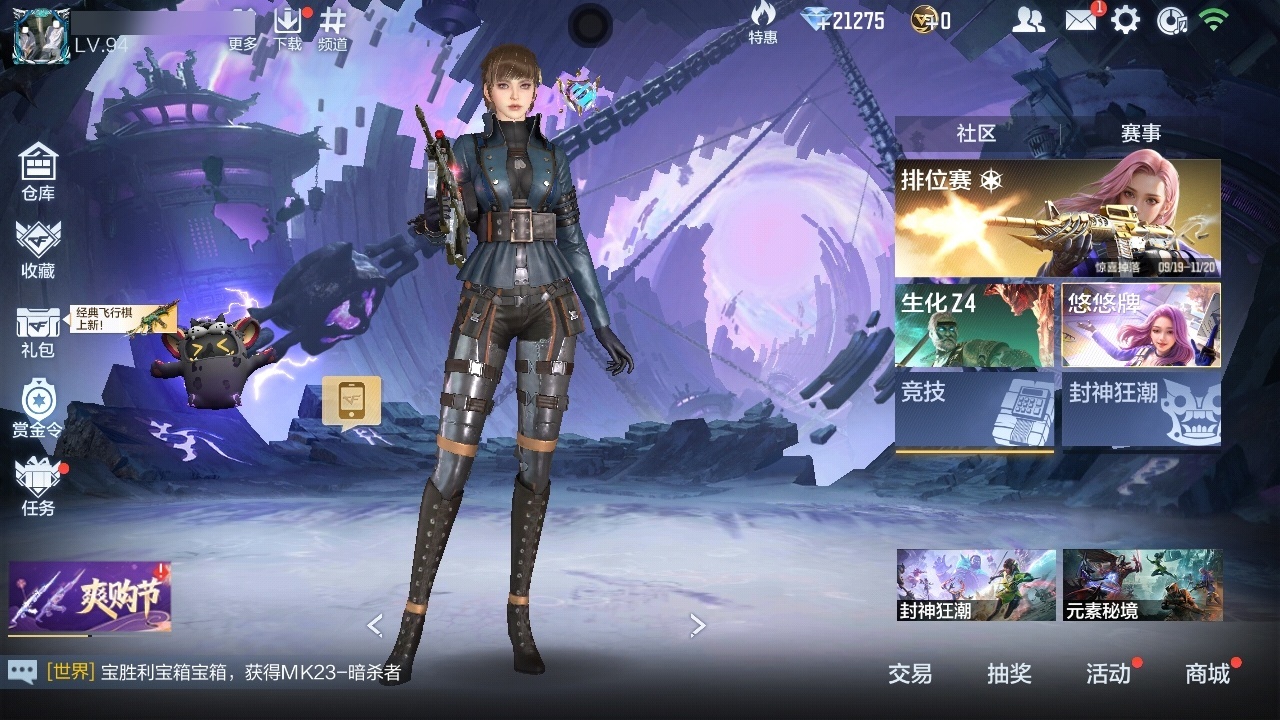Screen dimensions: 1280x720
Task: Open the 特惠 special offers icon
Action: 763,23
